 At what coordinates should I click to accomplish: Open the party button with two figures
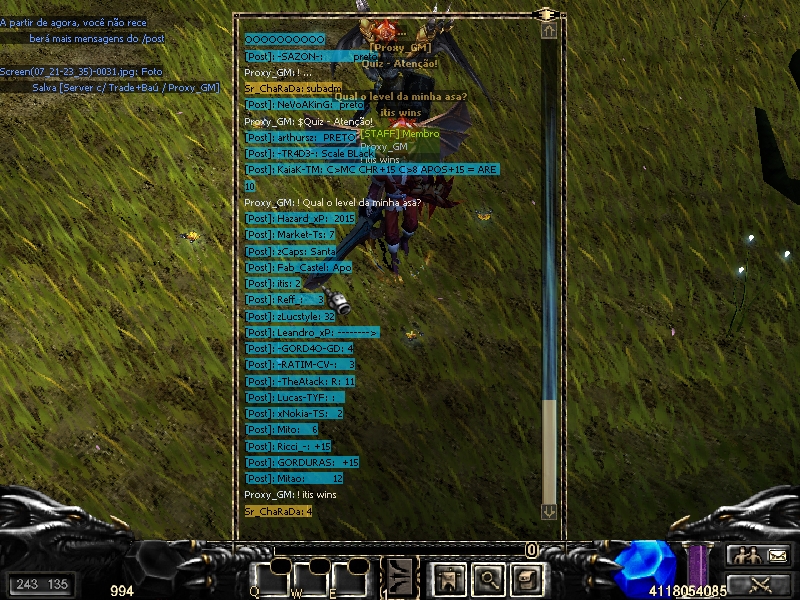[743, 555]
